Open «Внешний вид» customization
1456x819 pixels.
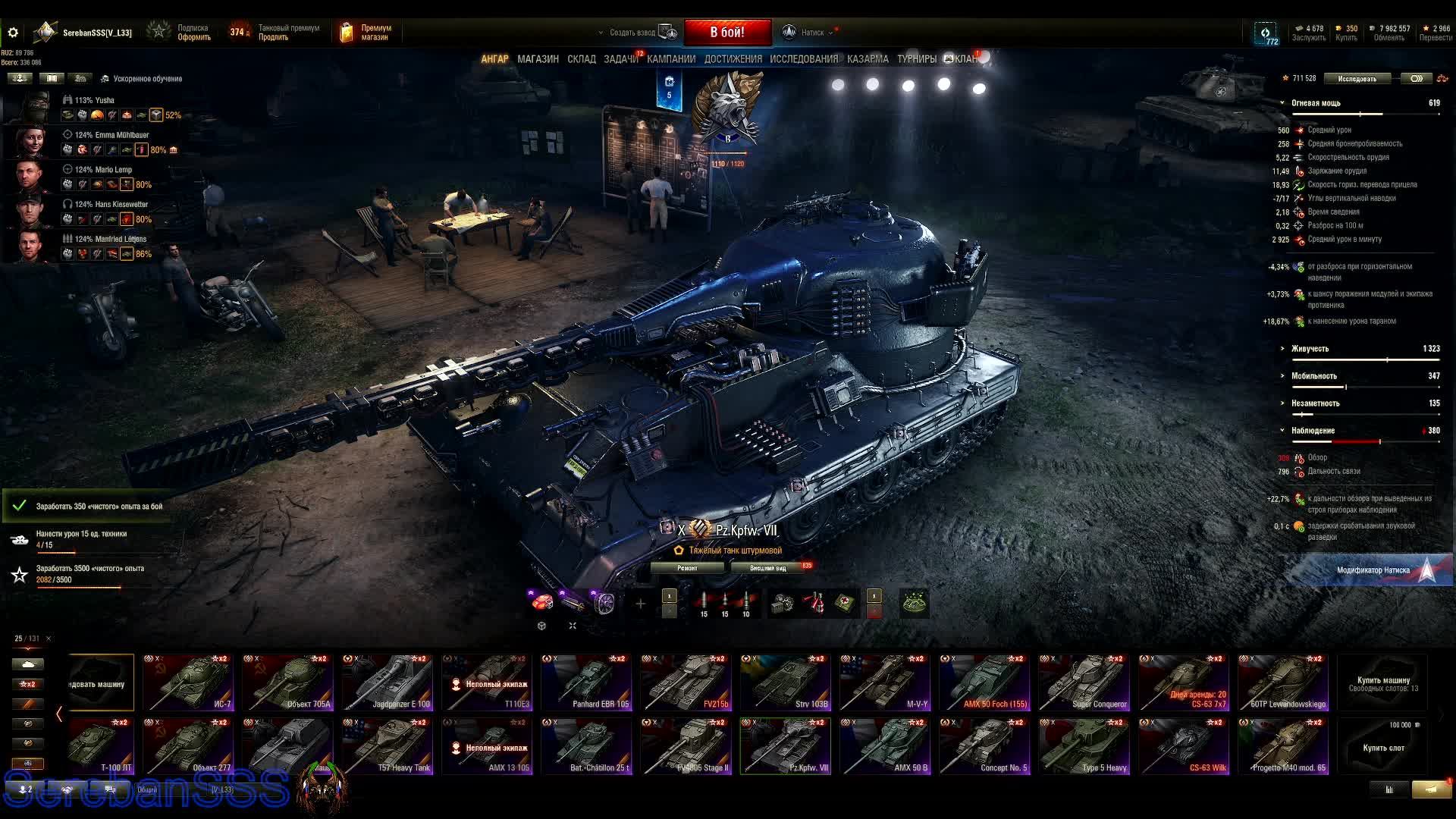click(768, 568)
